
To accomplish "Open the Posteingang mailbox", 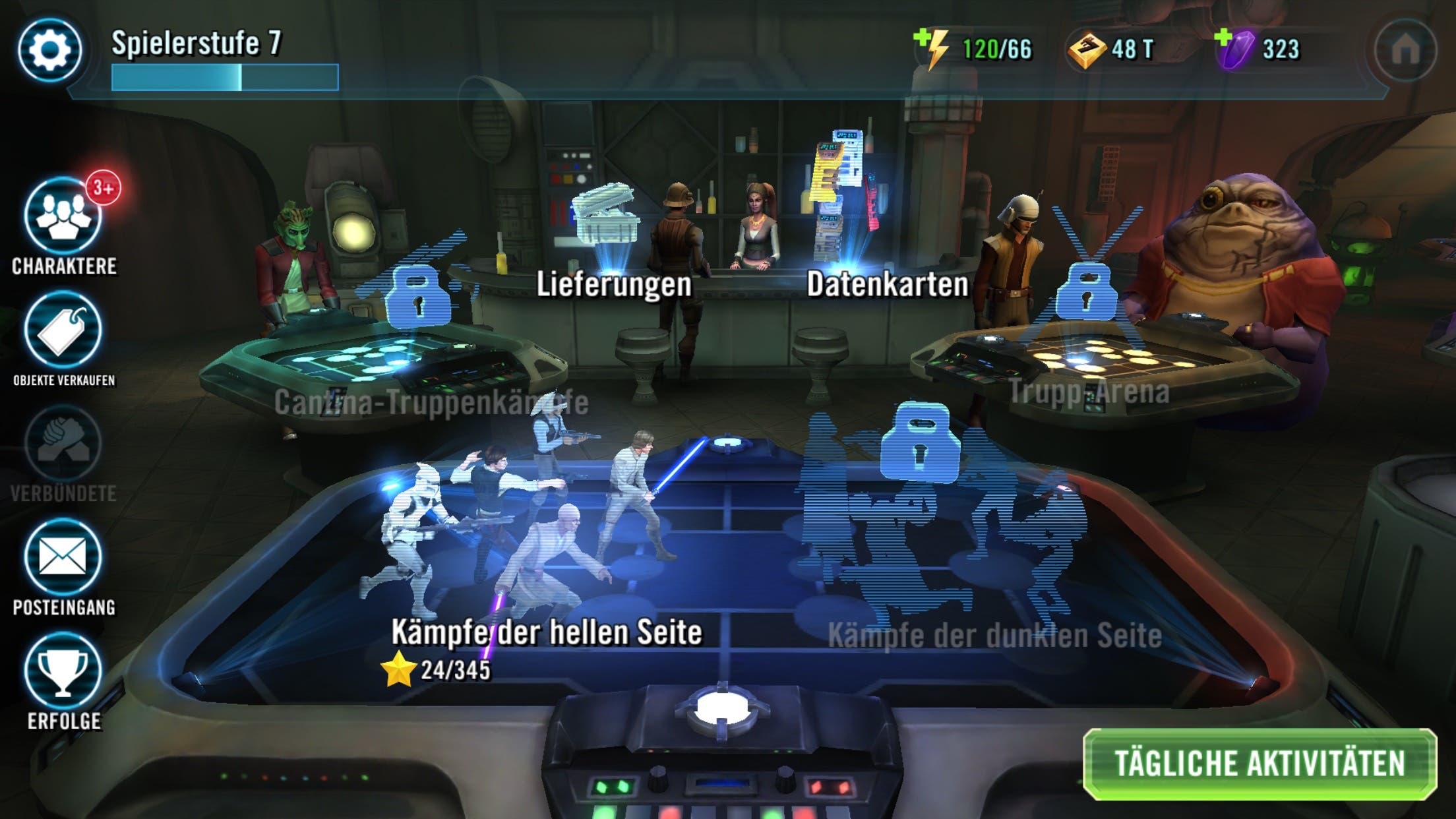I will pos(63,557).
